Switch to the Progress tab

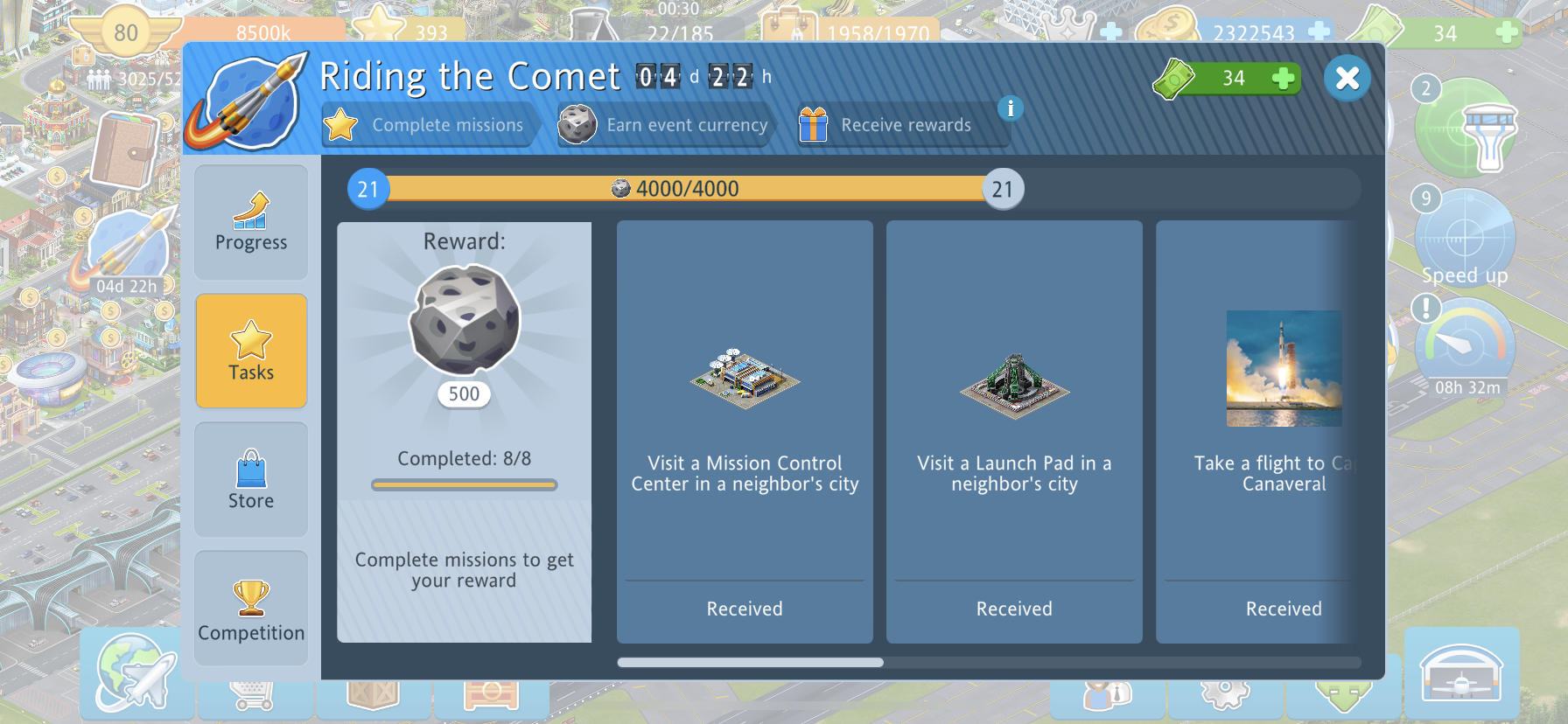coord(251,222)
